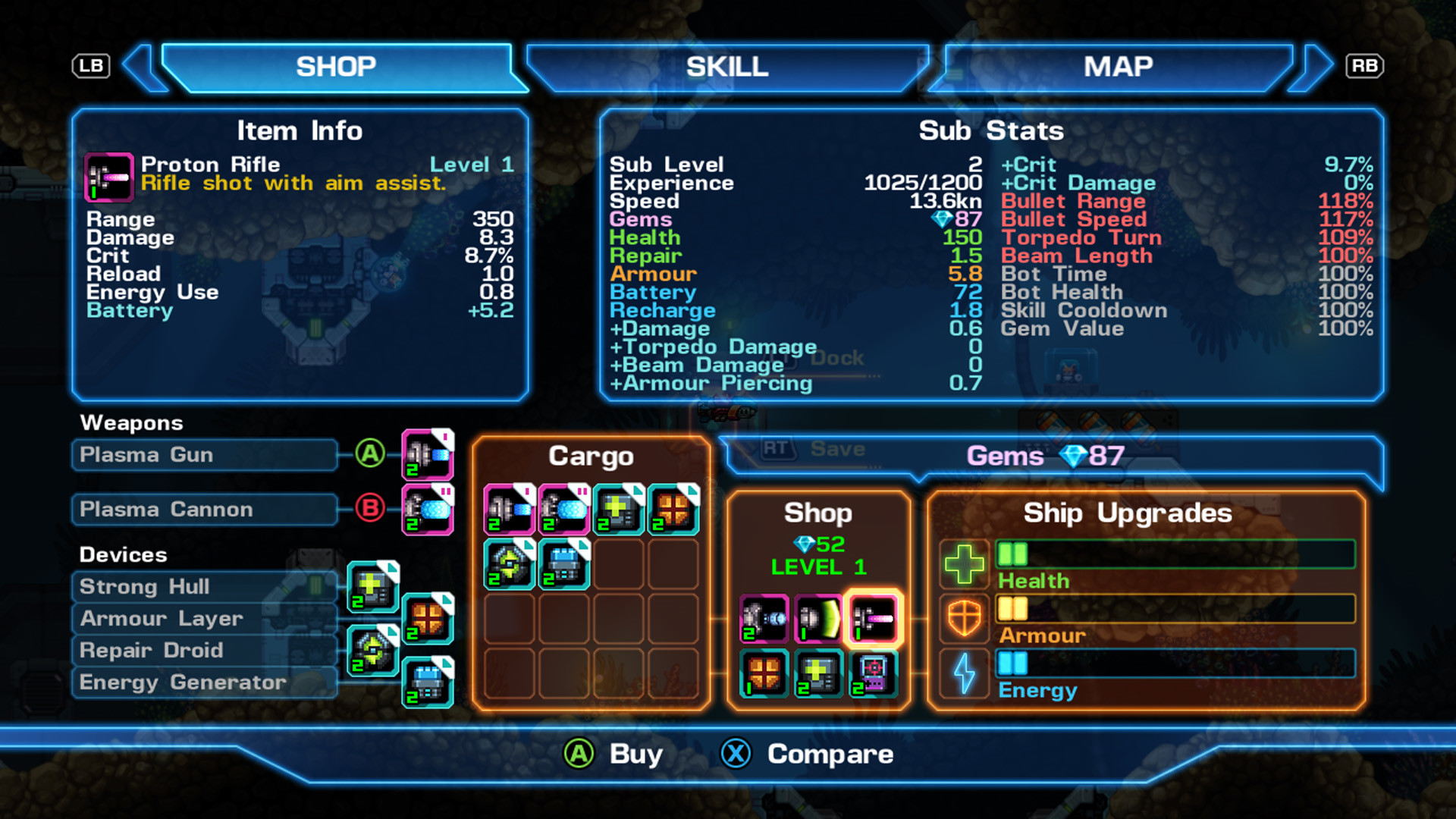Select the Repair Droid icon in the Devices list
This screenshot has width=1456, height=819.
(372, 650)
